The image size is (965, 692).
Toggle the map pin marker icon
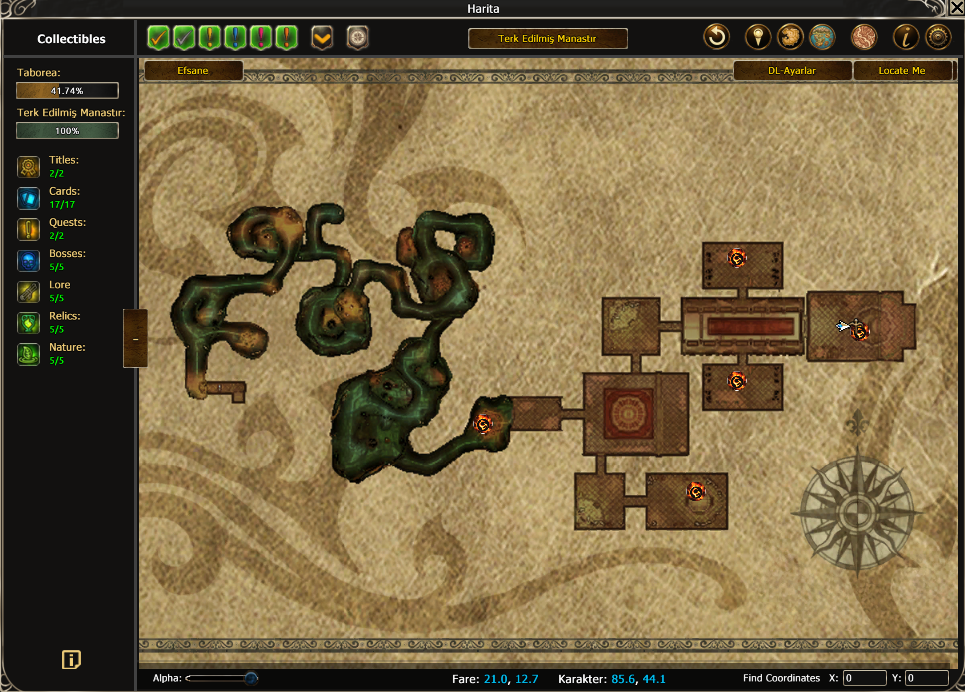(758, 38)
